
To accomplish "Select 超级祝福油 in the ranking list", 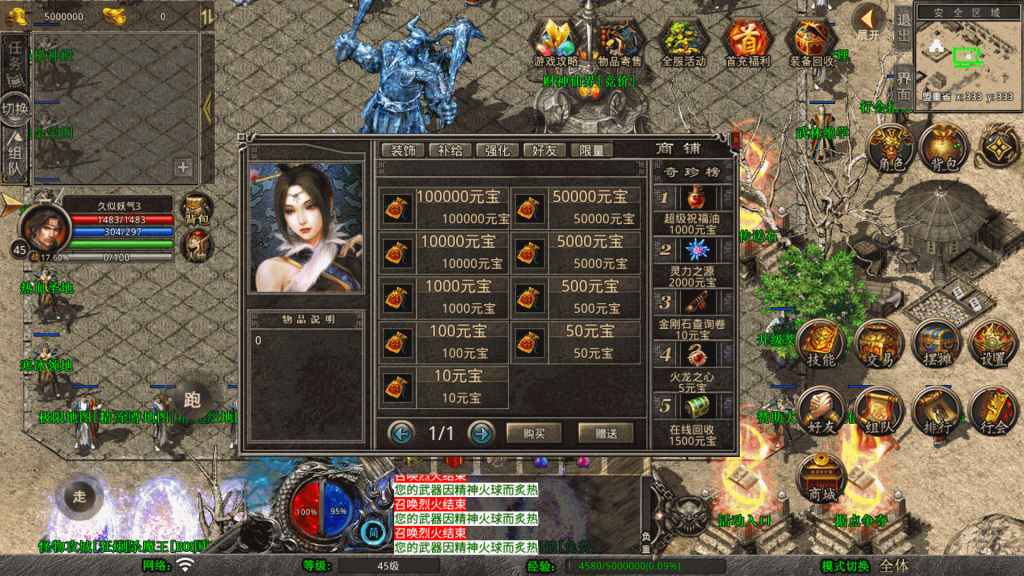I will point(693,210).
